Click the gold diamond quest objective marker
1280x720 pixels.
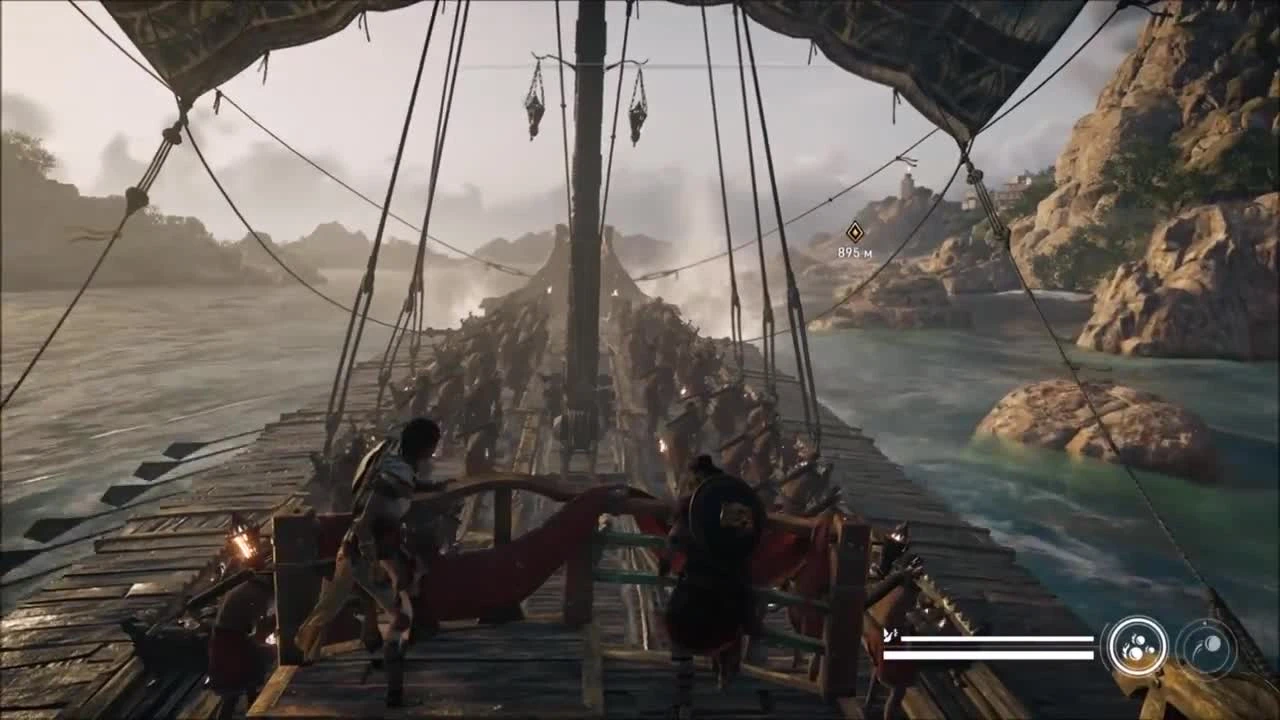(855, 232)
